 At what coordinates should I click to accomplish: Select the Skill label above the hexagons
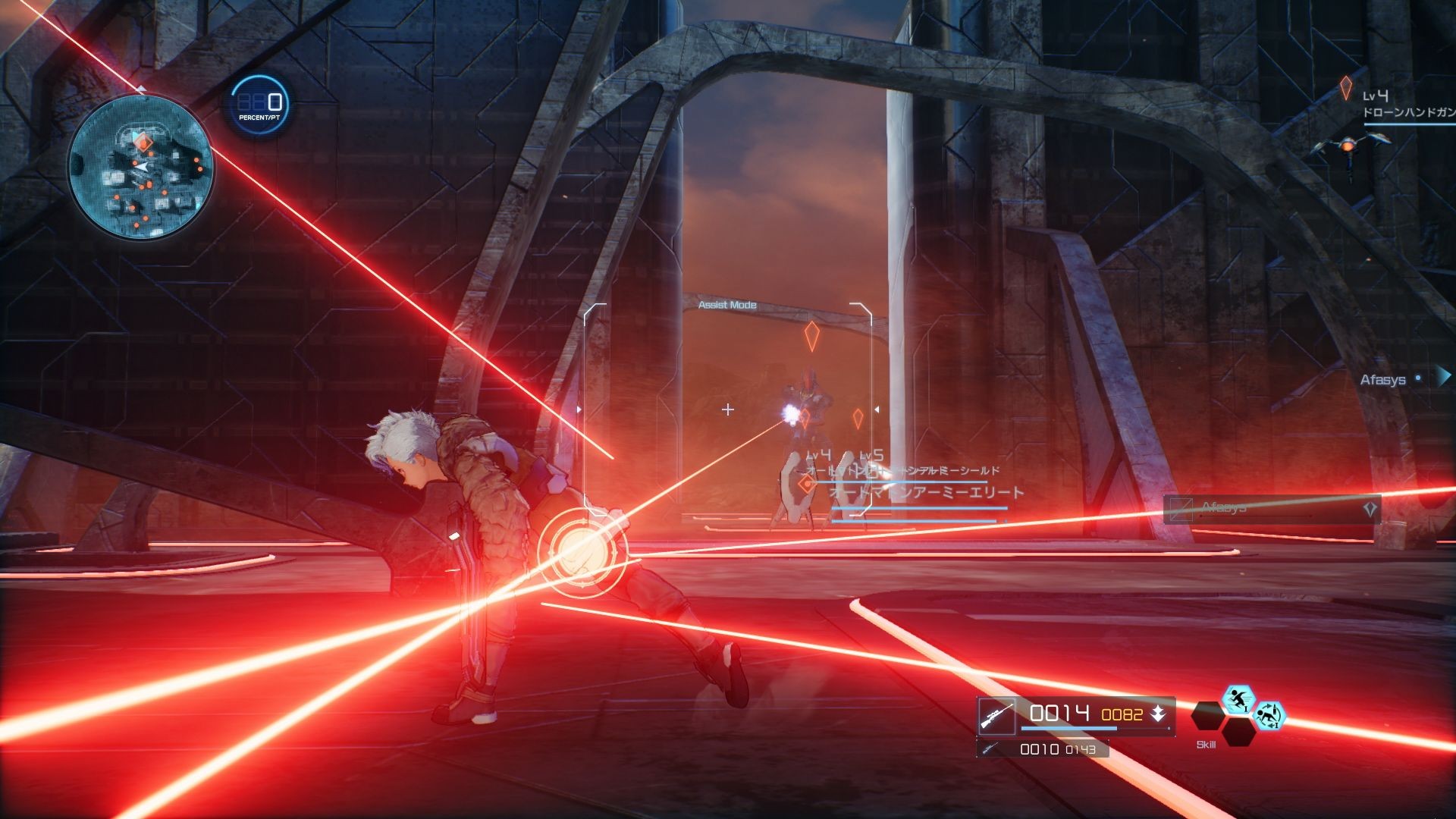click(1207, 744)
